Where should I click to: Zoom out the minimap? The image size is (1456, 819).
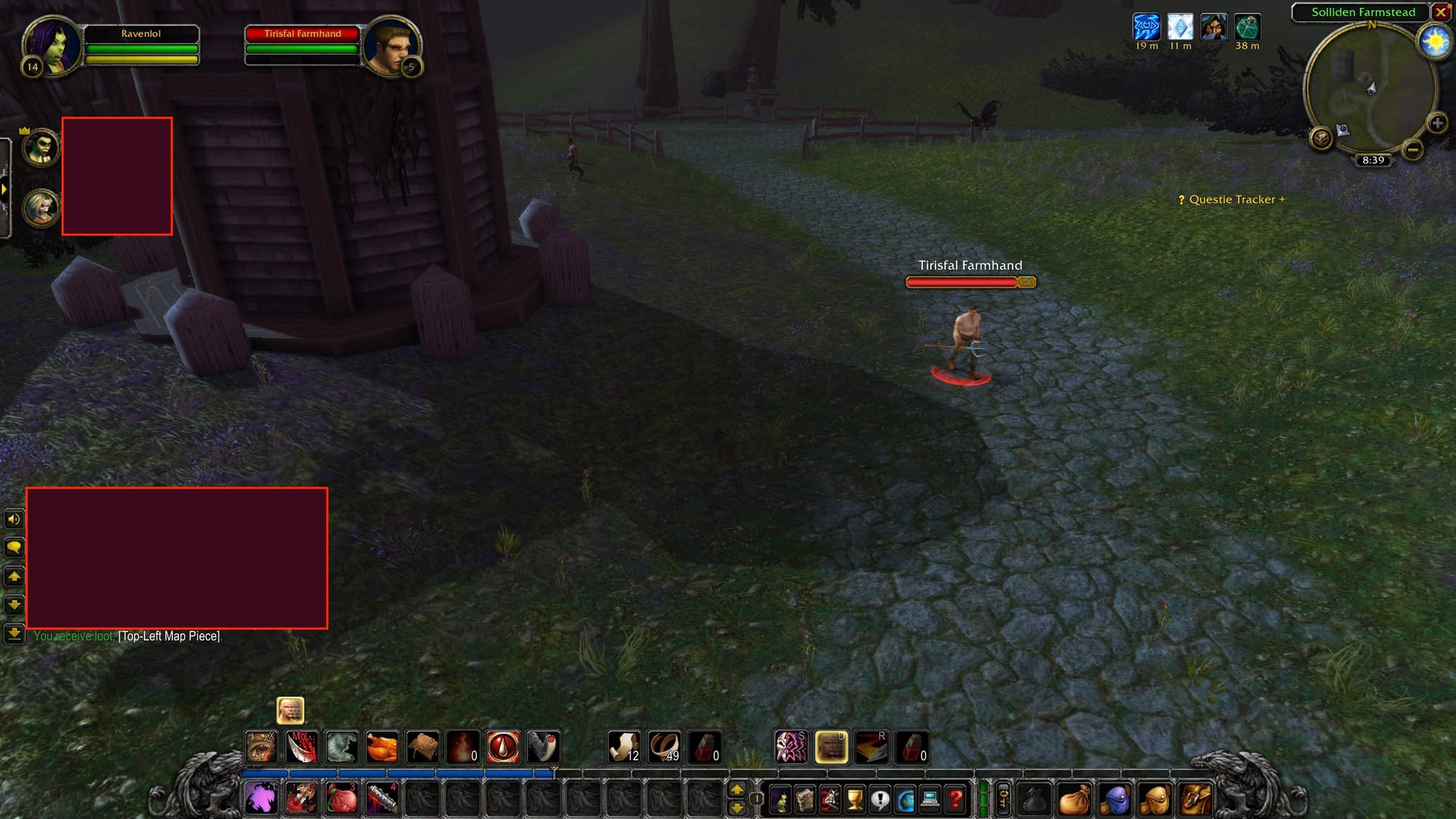(1412, 150)
